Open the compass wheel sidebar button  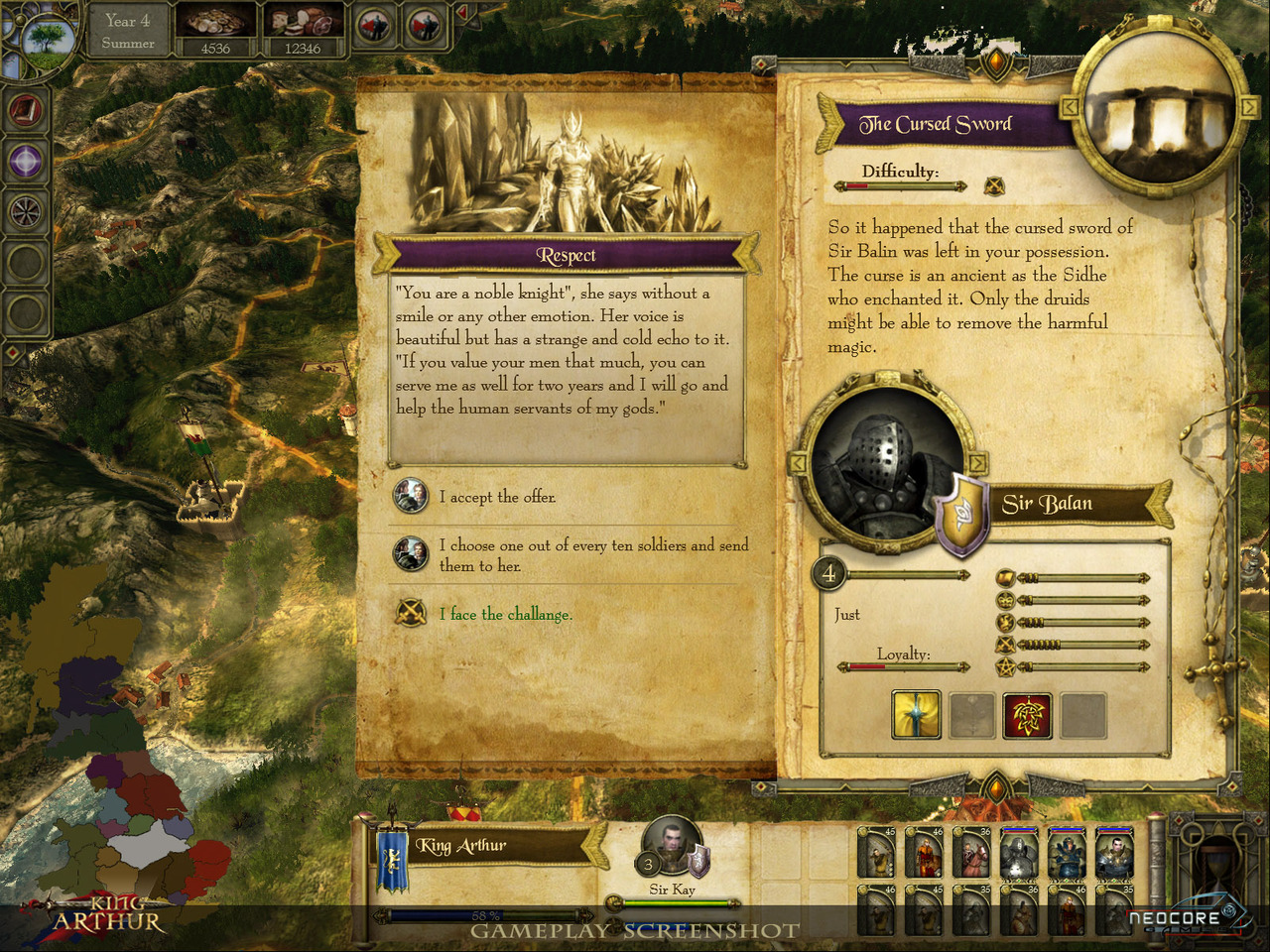[x=26, y=211]
